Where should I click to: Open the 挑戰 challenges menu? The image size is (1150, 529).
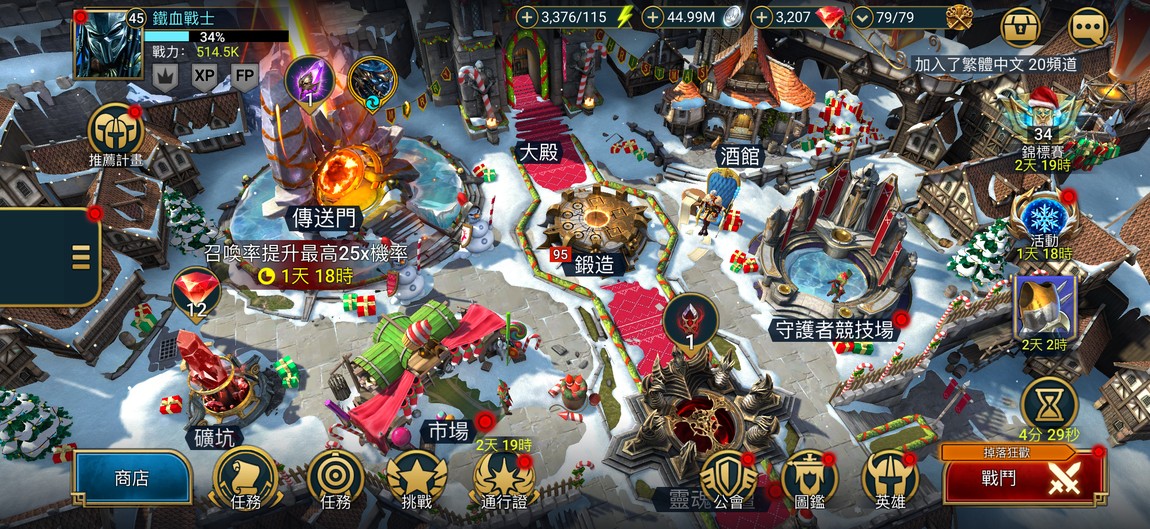pos(416,478)
